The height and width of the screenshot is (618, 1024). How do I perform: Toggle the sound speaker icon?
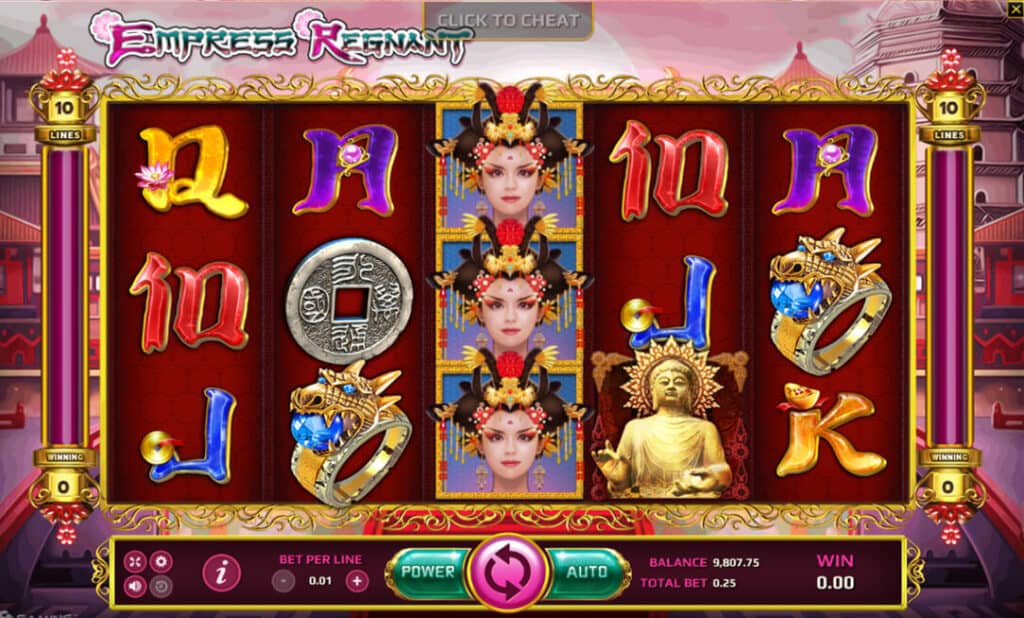pyautogui.click(x=135, y=586)
